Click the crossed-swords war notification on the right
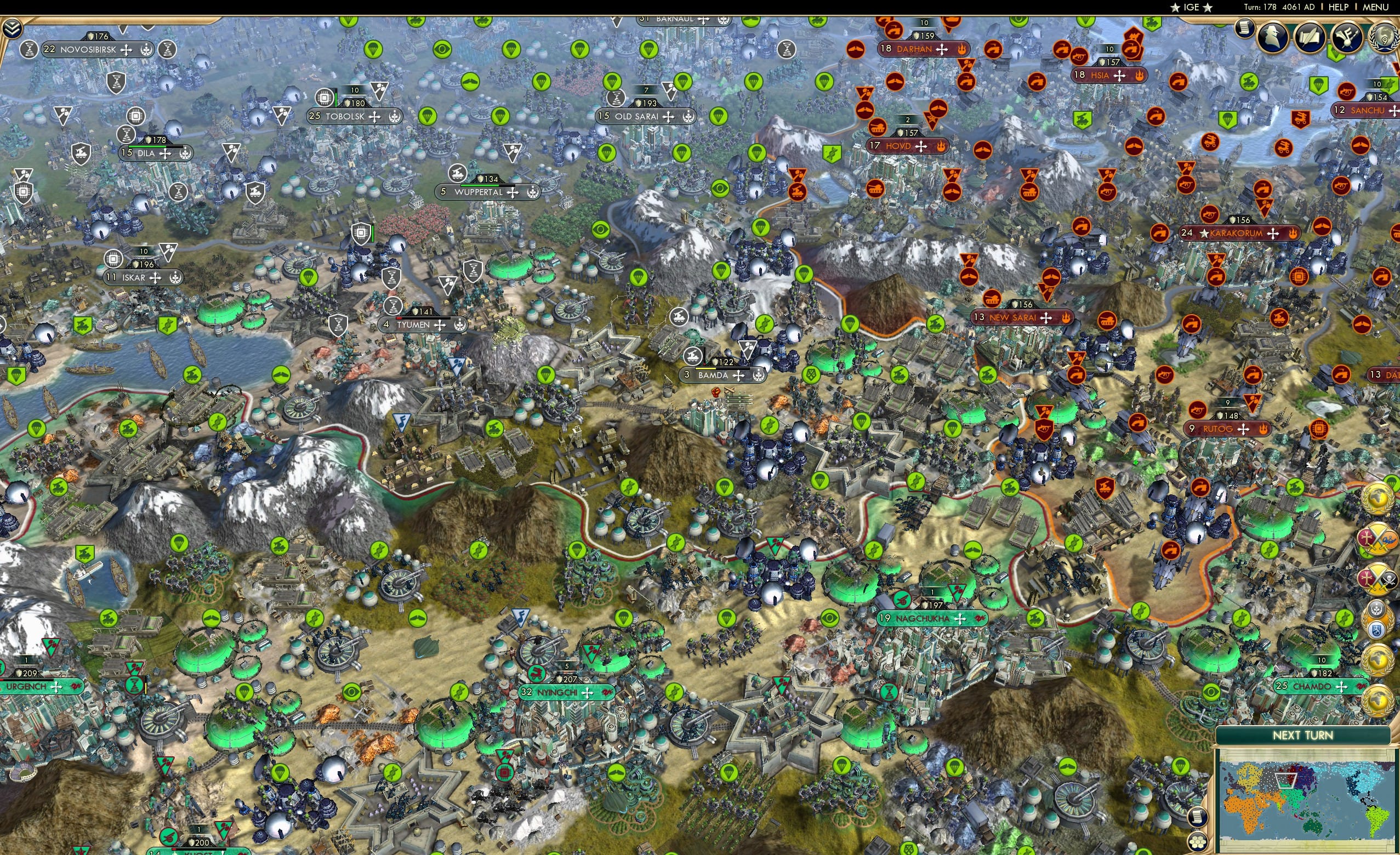1400x855 pixels. click(1378, 539)
